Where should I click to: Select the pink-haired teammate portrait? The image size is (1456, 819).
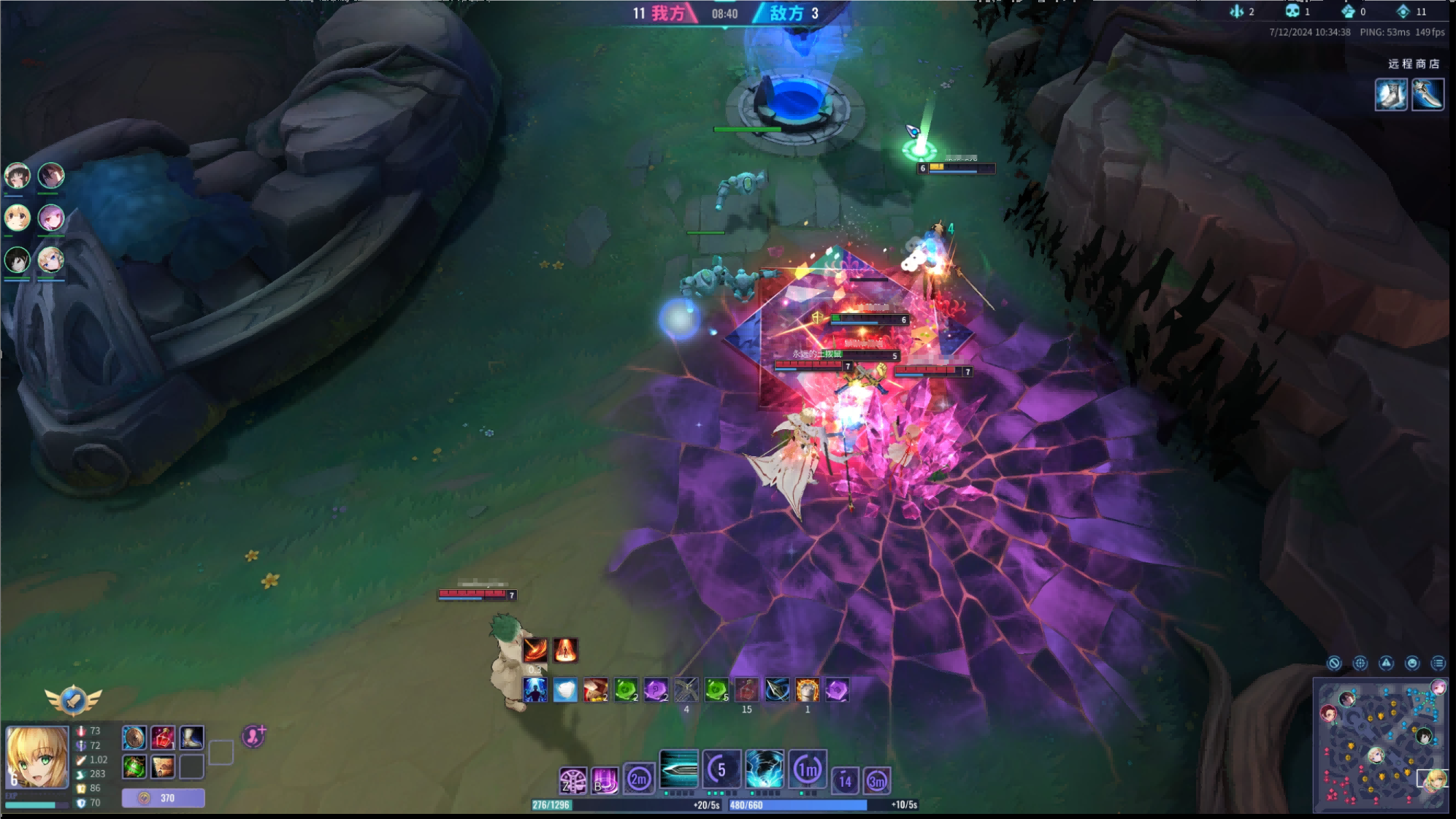[51, 218]
